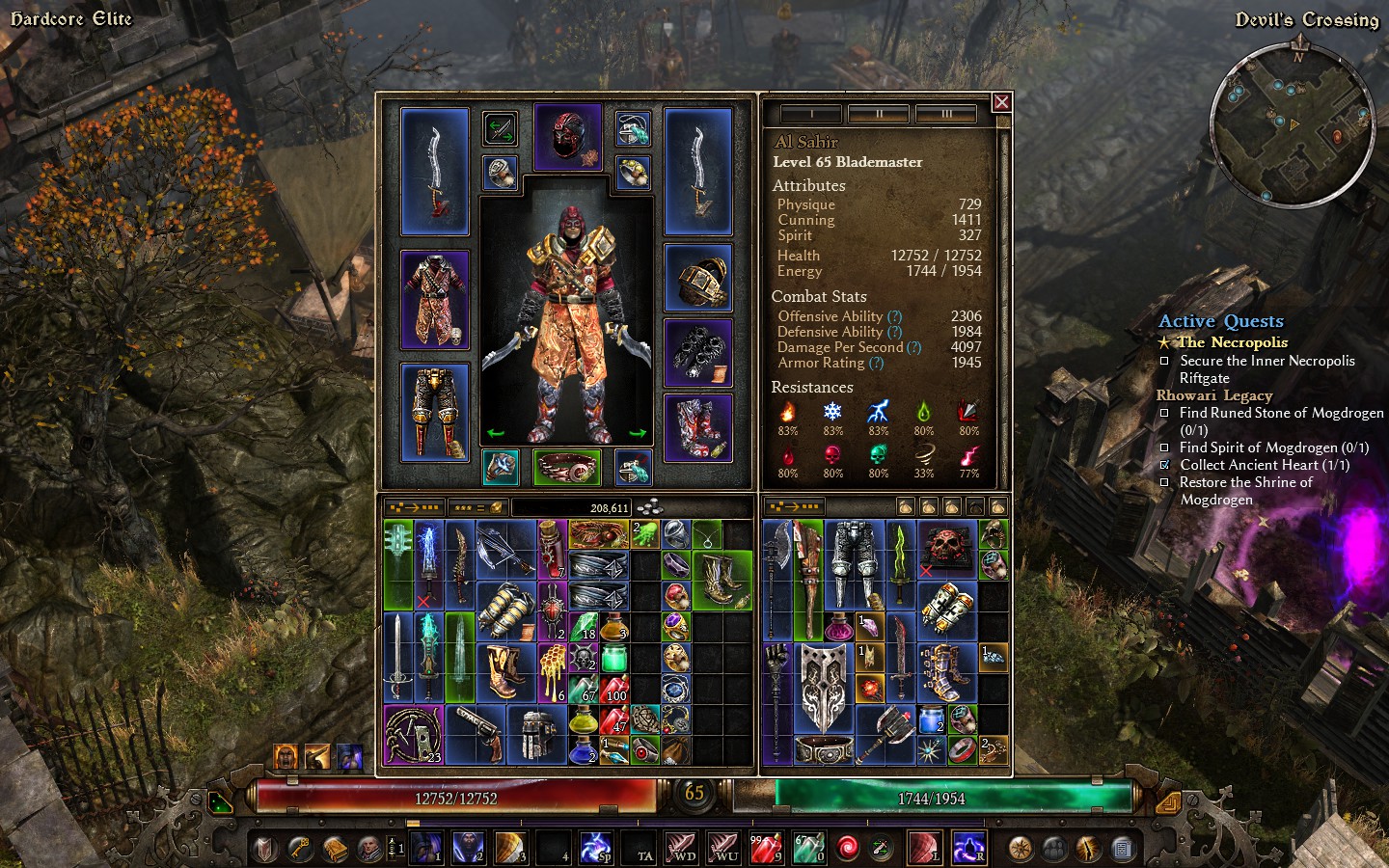1389x868 pixels.
Task: Select the equipped leg armor slot
Action: pyautogui.click(x=434, y=412)
